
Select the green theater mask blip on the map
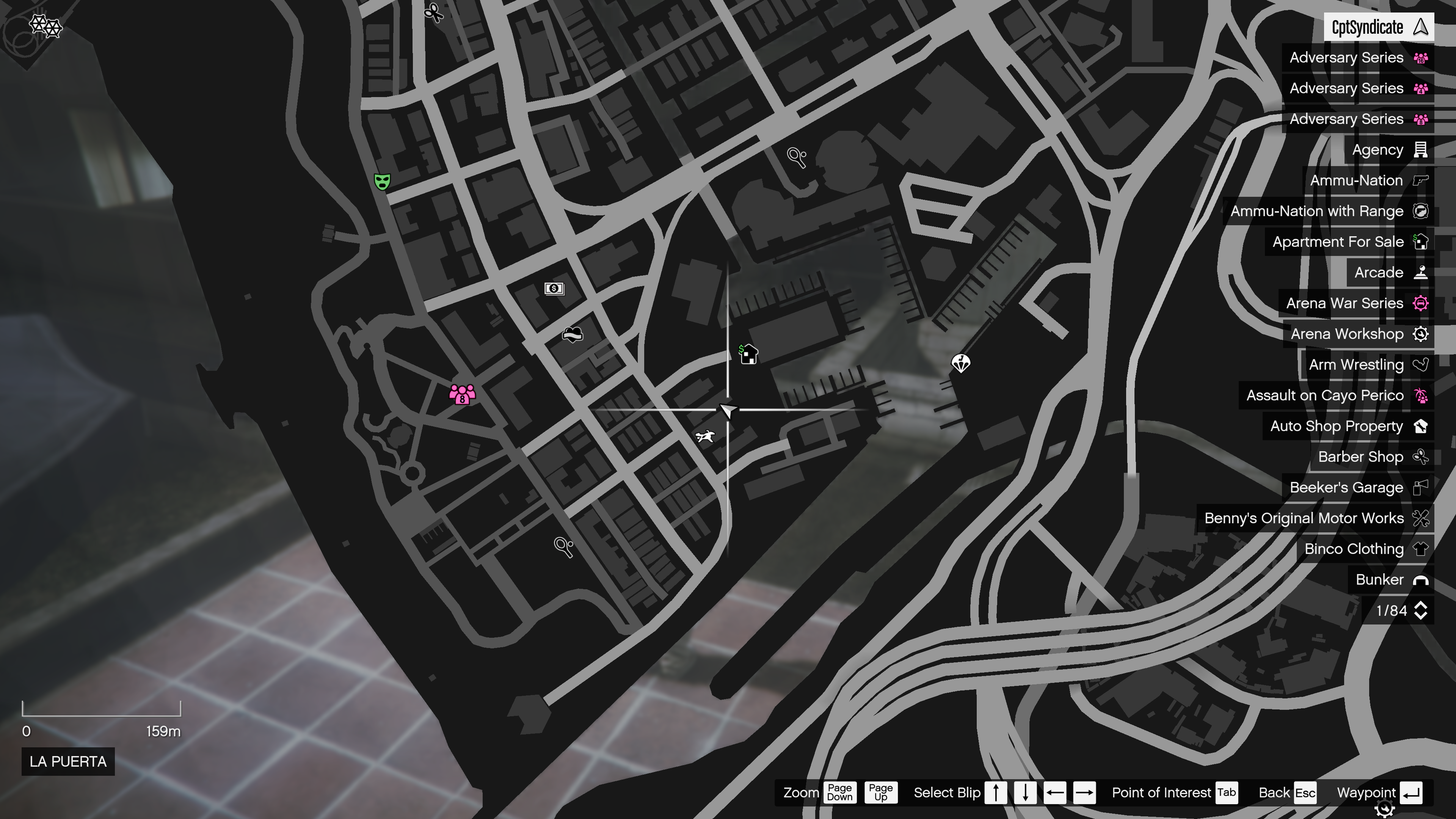pos(383,180)
